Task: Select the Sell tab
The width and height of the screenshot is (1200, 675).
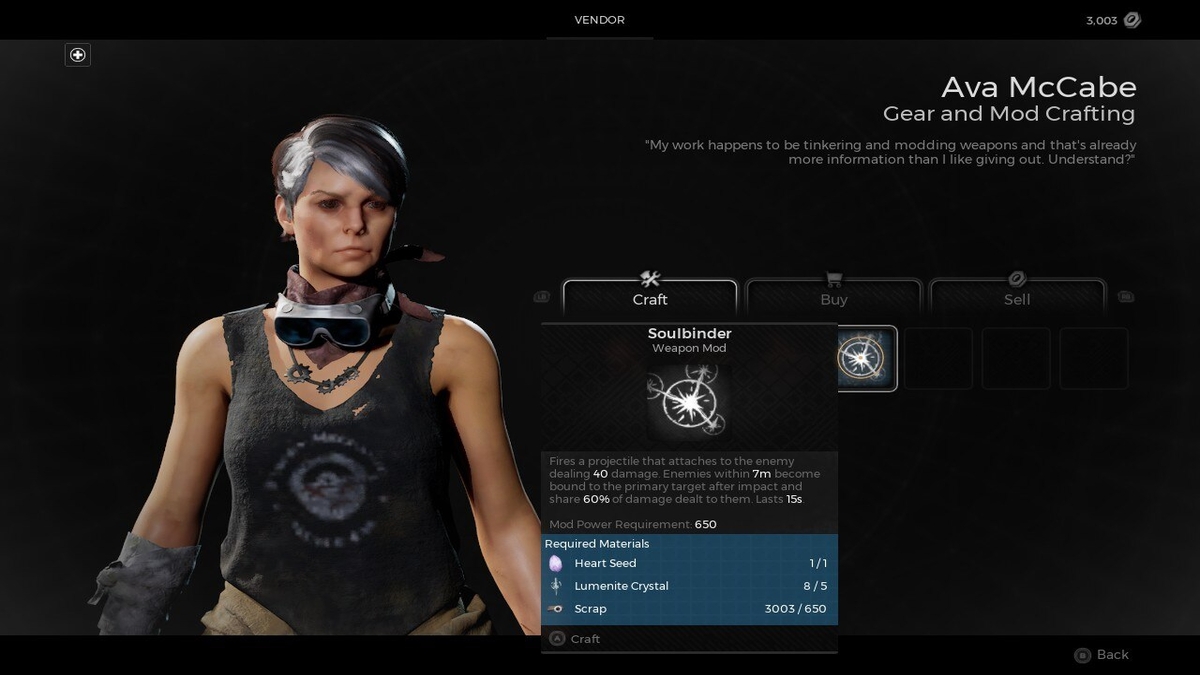Action: (x=1017, y=298)
